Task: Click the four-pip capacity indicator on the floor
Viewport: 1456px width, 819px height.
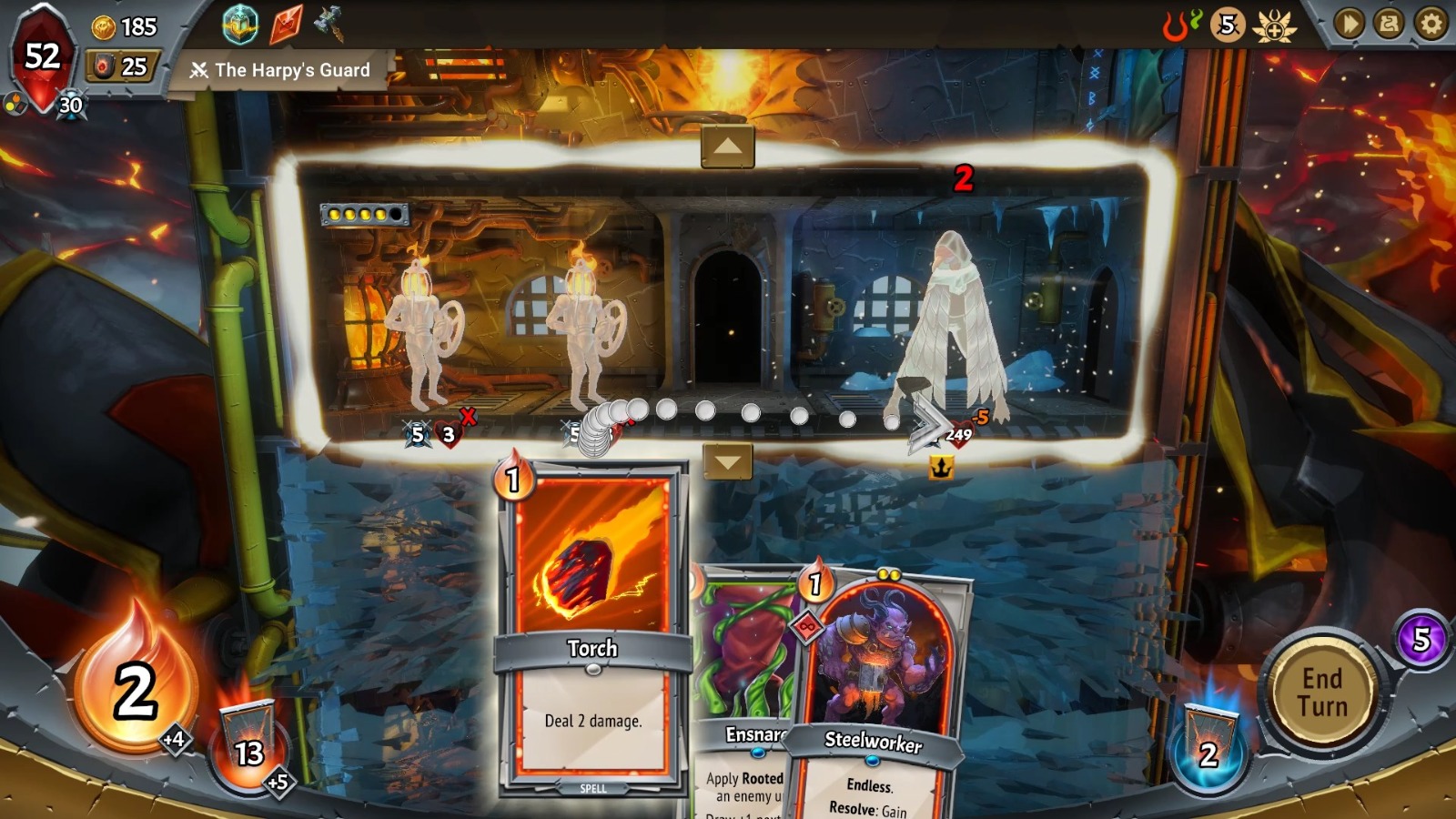Action: pos(363,215)
